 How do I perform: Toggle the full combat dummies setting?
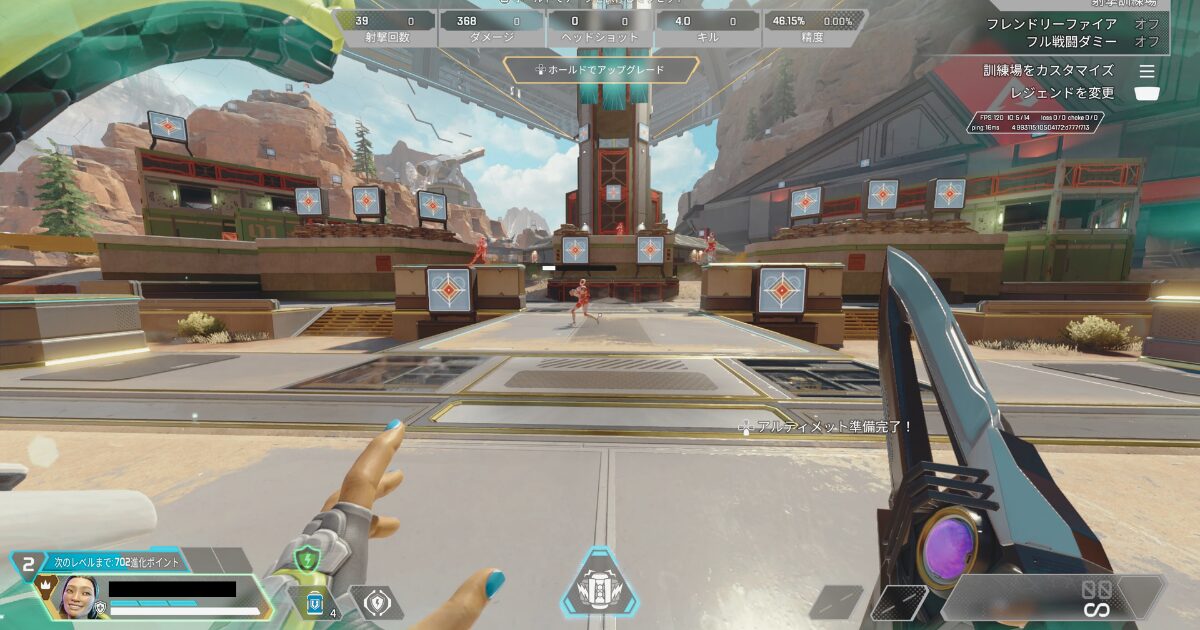coord(1092,42)
